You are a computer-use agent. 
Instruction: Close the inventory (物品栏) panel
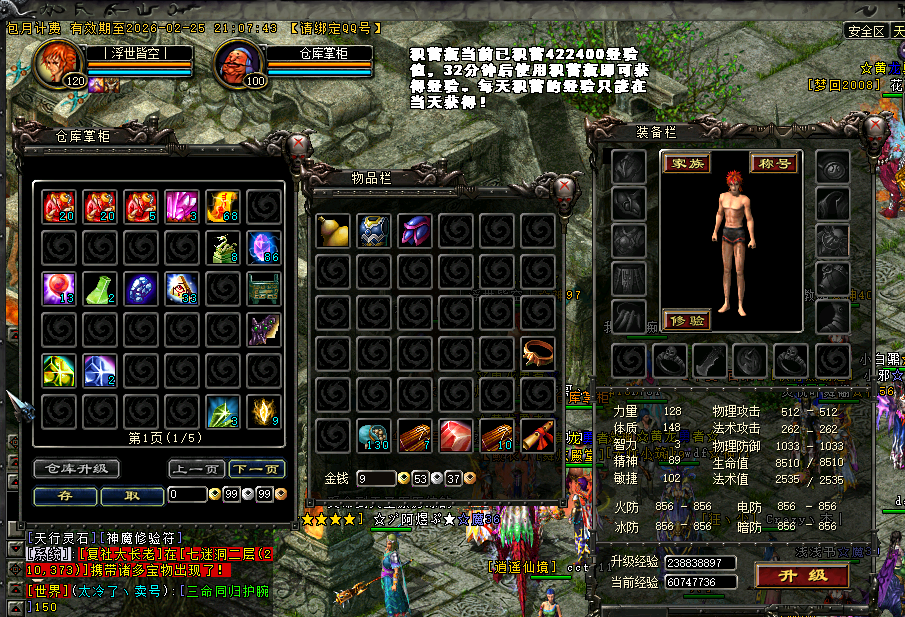coord(566,188)
